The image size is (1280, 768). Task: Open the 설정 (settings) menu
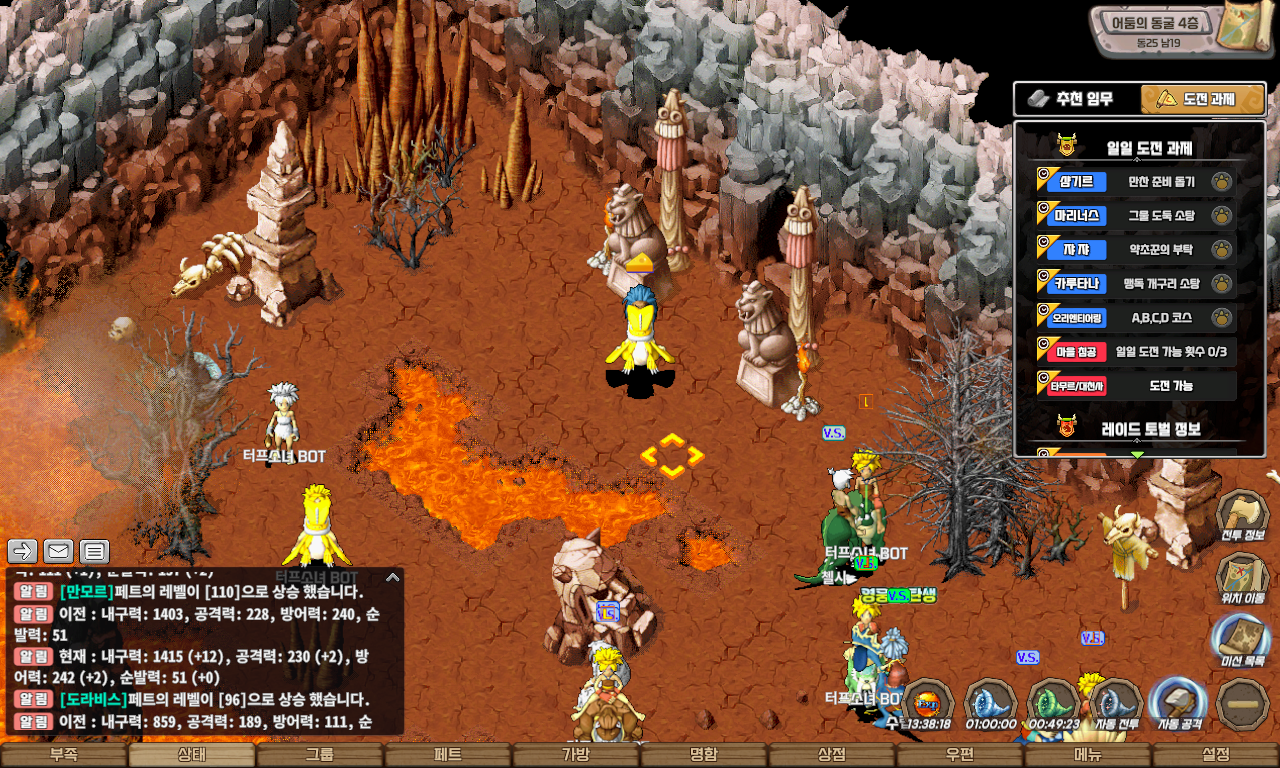click(1216, 755)
